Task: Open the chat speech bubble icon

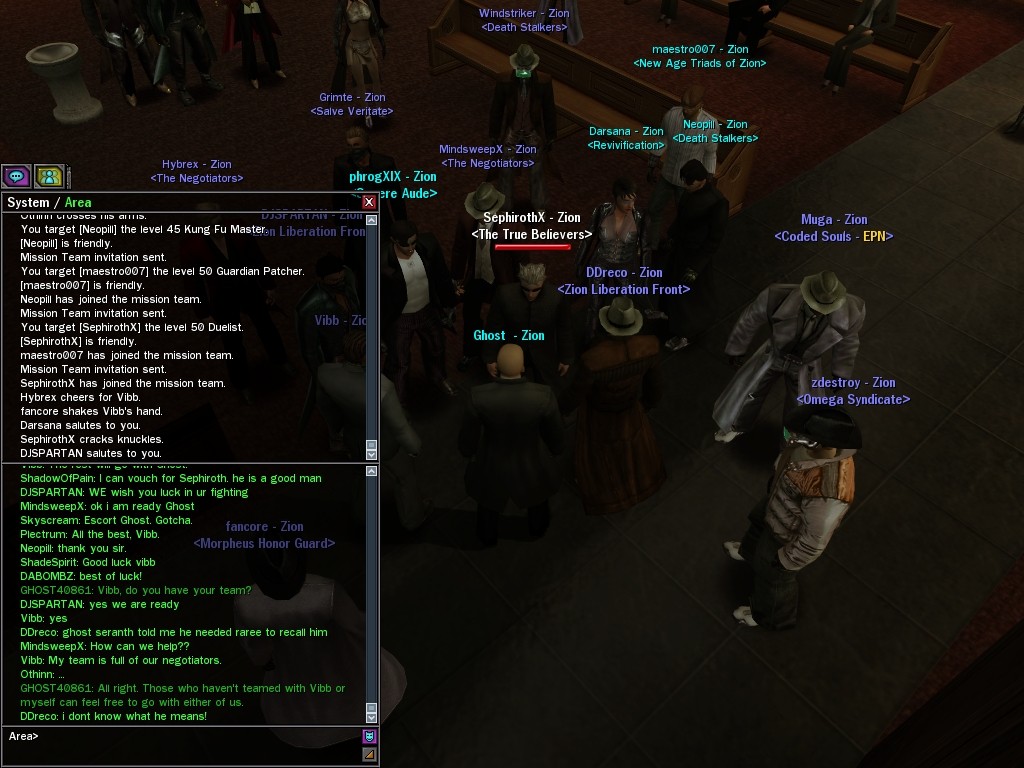Action: [16, 177]
